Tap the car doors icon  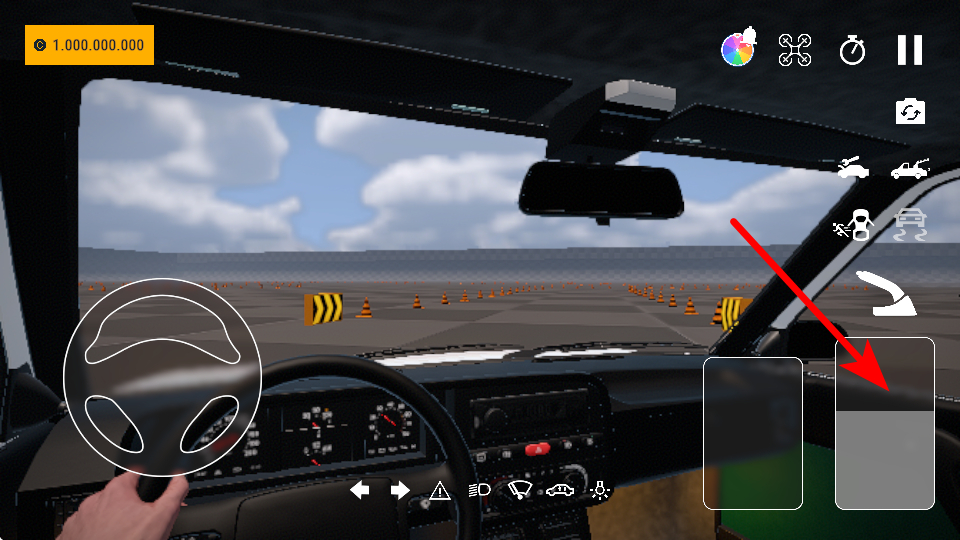coord(560,490)
